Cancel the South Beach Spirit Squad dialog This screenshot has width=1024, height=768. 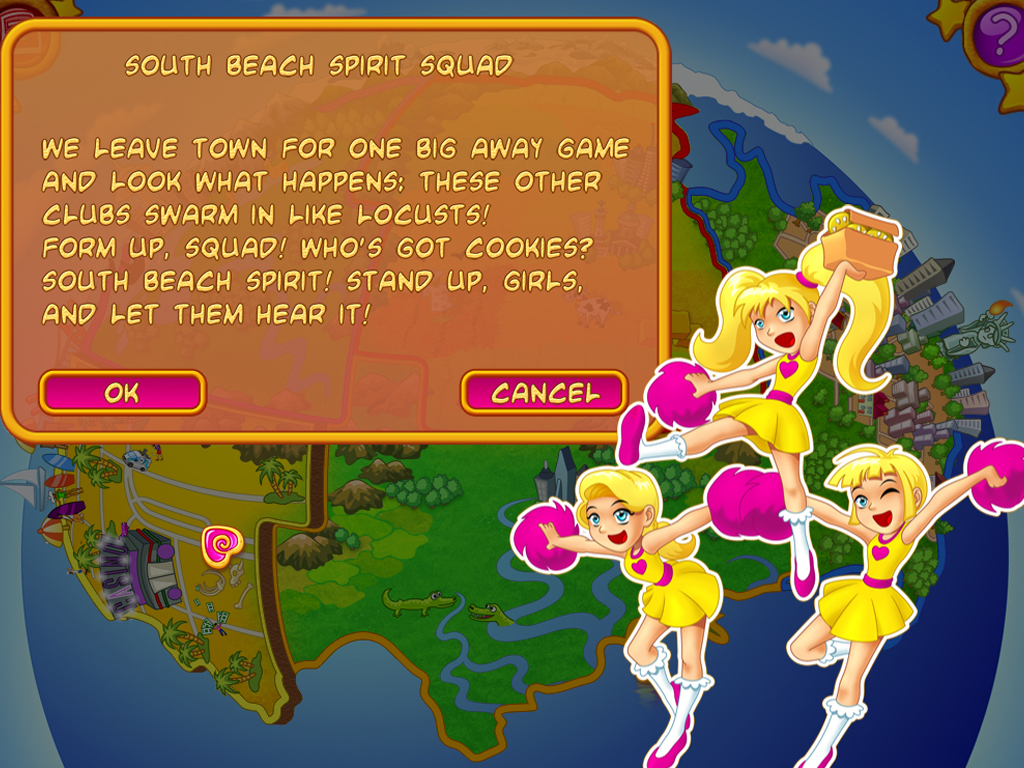pyautogui.click(x=544, y=393)
